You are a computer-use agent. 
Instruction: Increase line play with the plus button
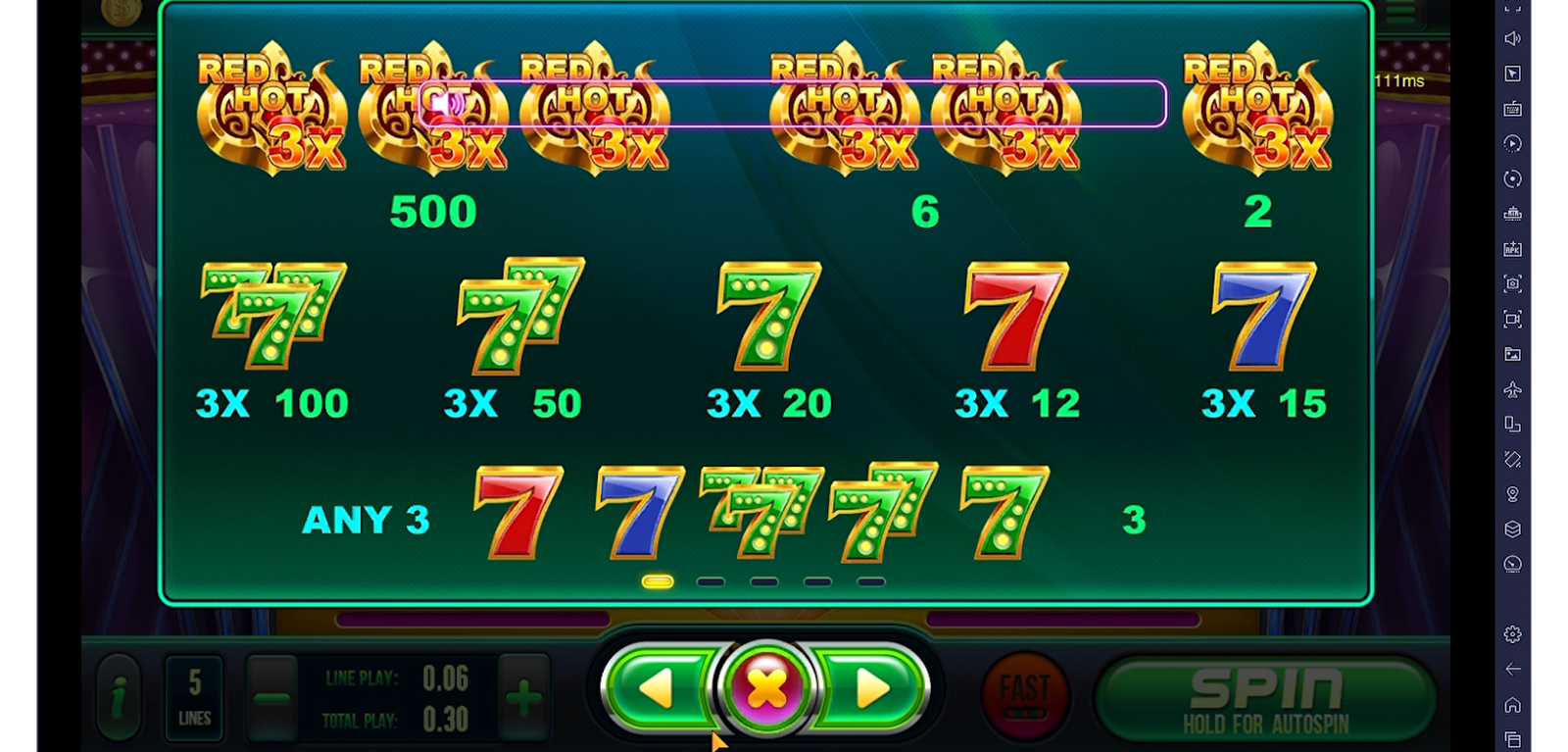pyautogui.click(x=523, y=698)
